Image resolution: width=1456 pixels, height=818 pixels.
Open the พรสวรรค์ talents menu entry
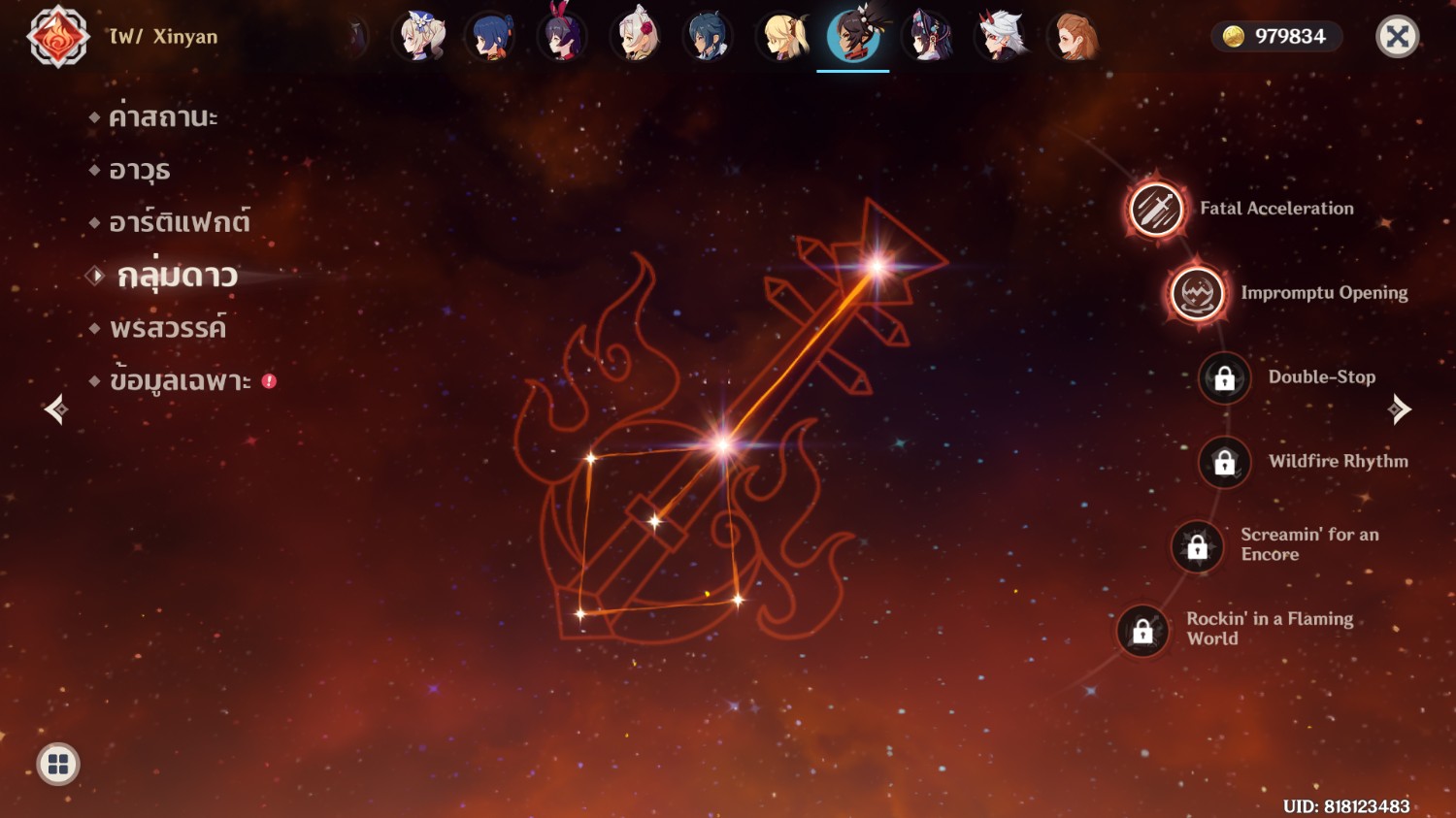point(167,328)
